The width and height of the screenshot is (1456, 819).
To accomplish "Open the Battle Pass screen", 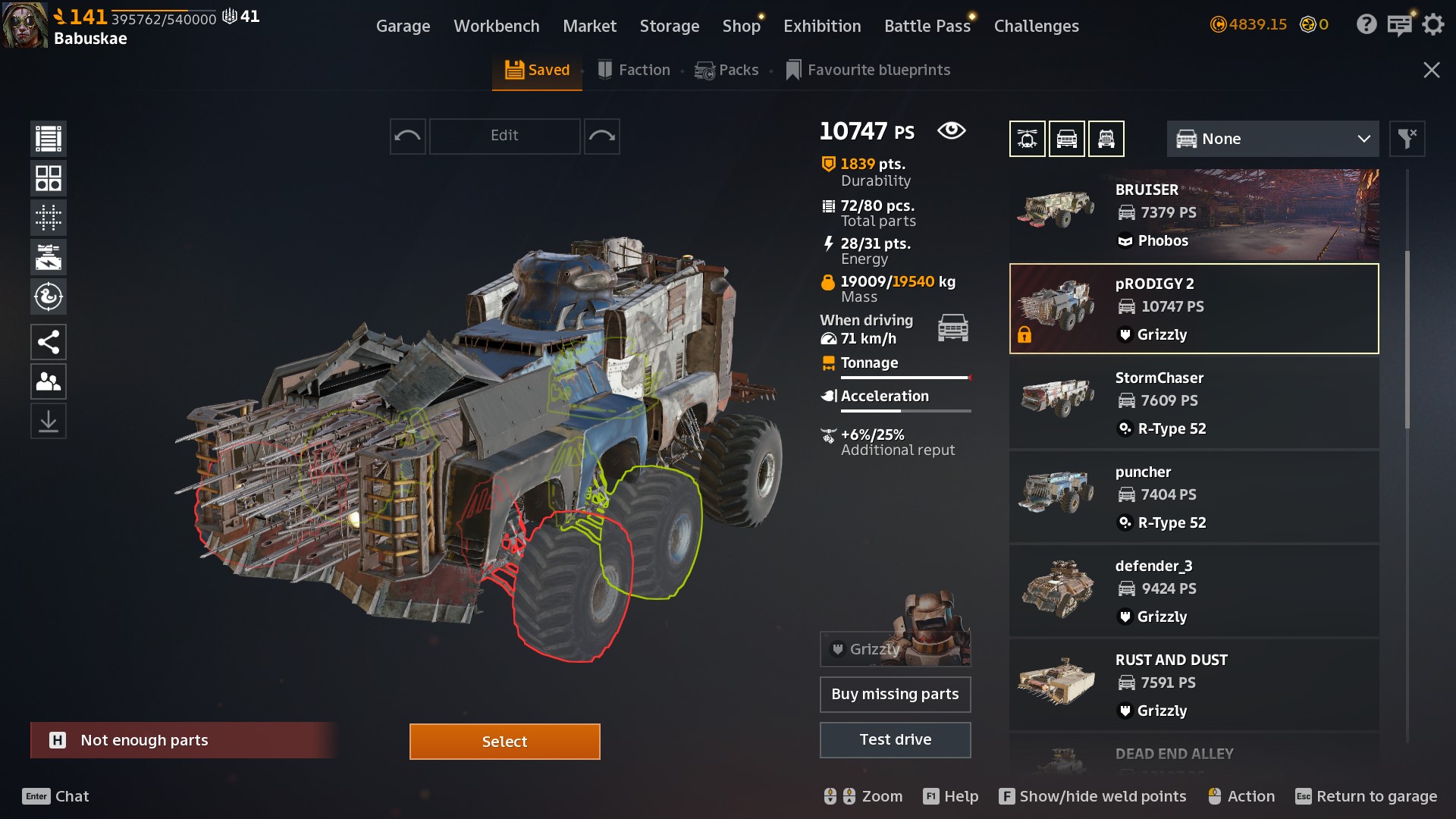I will tap(927, 26).
